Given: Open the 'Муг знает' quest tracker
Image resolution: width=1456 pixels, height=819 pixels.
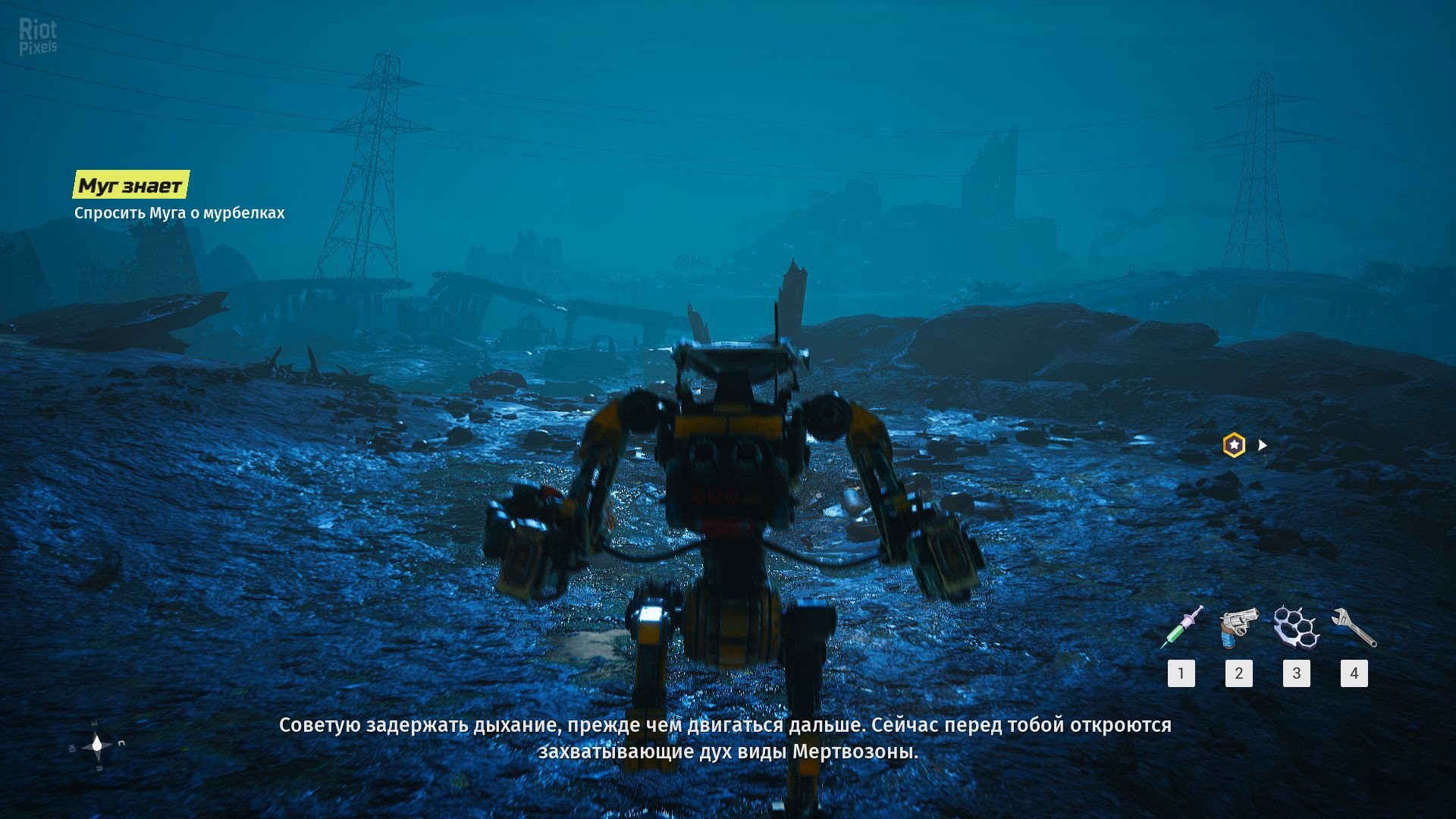Looking at the screenshot, I should click(130, 185).
